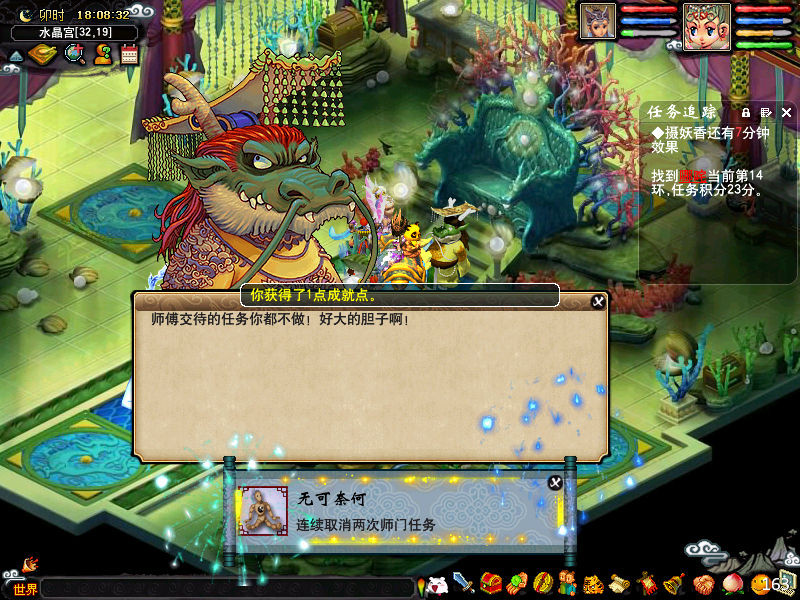Open the help person icon with question mark
The width and height of the screenshot is (800, 600).
click(102, 55)
